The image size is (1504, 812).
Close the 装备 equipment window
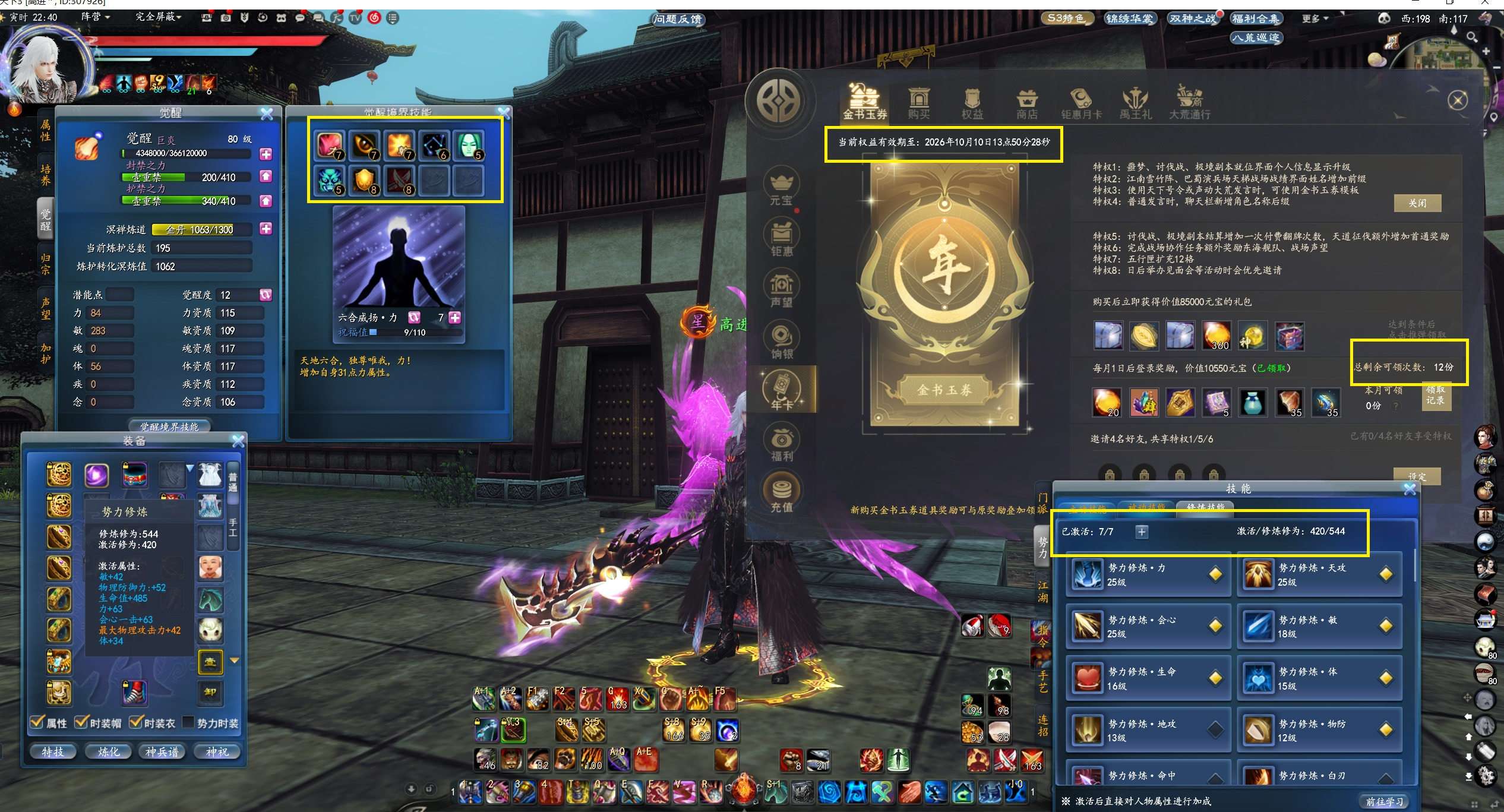point(238,441)
